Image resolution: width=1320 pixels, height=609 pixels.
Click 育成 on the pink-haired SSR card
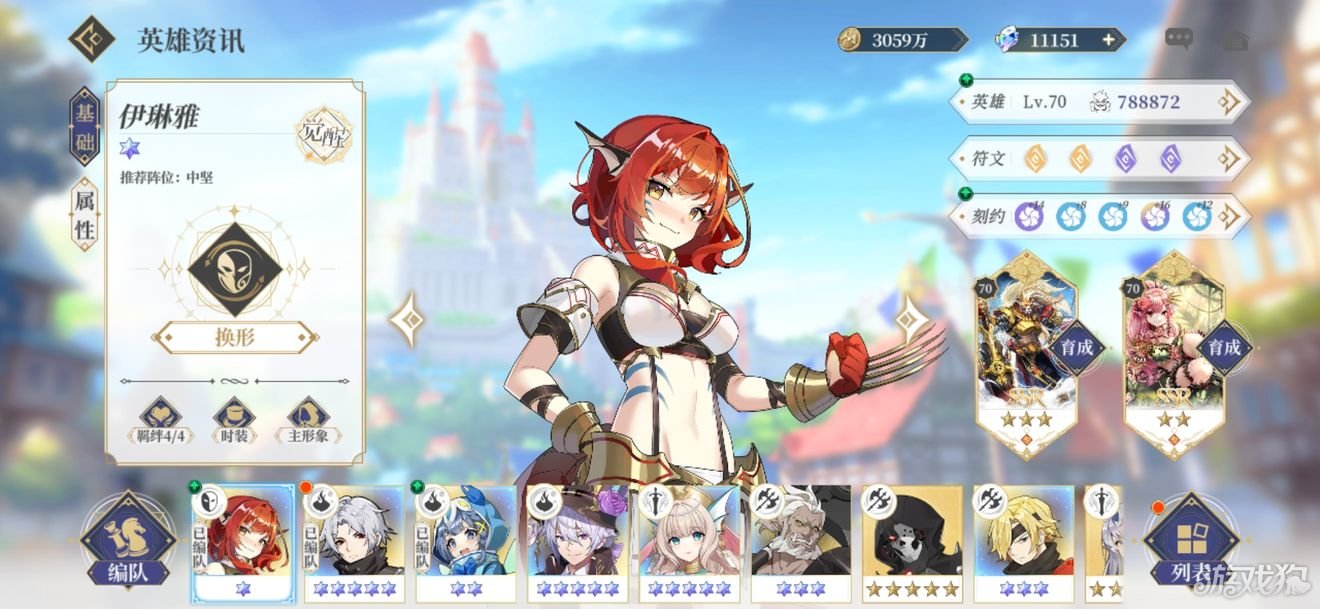[1223, 348]
